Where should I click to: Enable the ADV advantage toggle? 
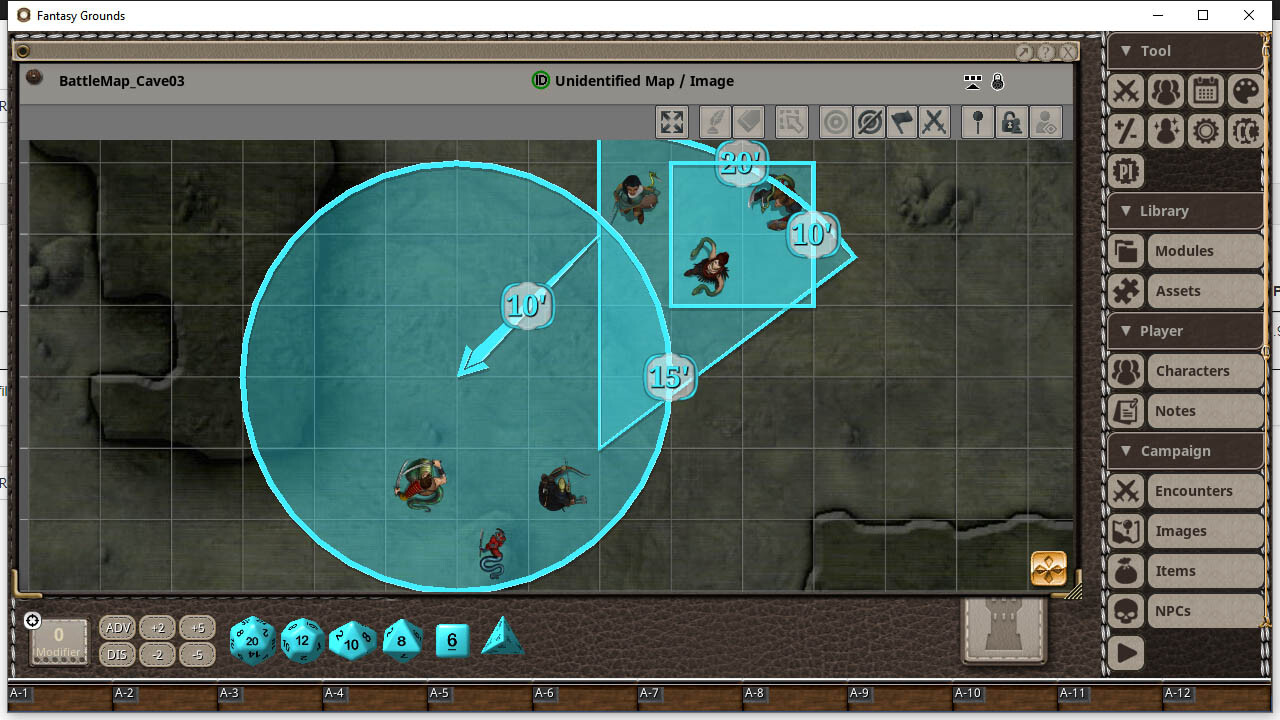[117, 627]
